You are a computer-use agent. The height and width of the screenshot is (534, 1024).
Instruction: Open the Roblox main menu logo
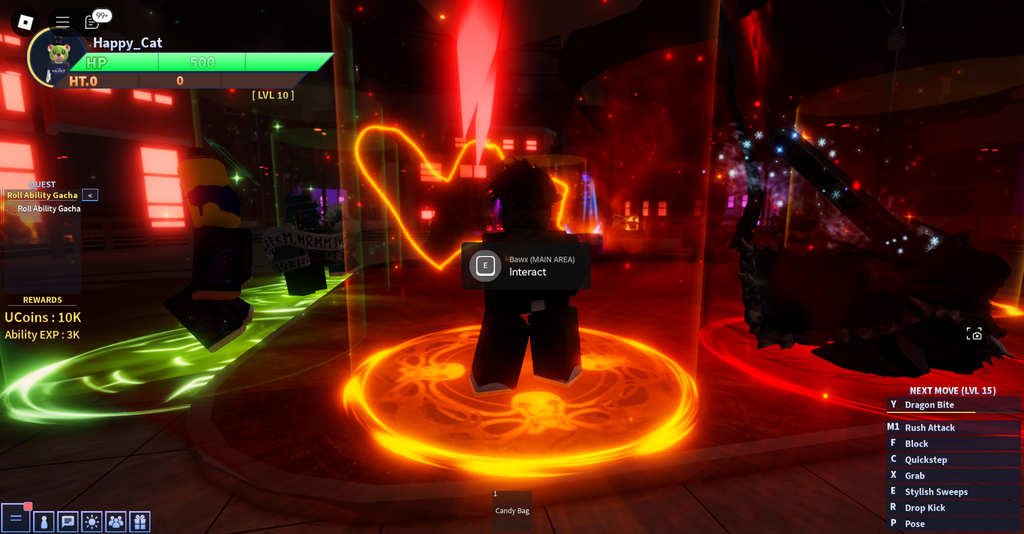[x=26, y=21]
